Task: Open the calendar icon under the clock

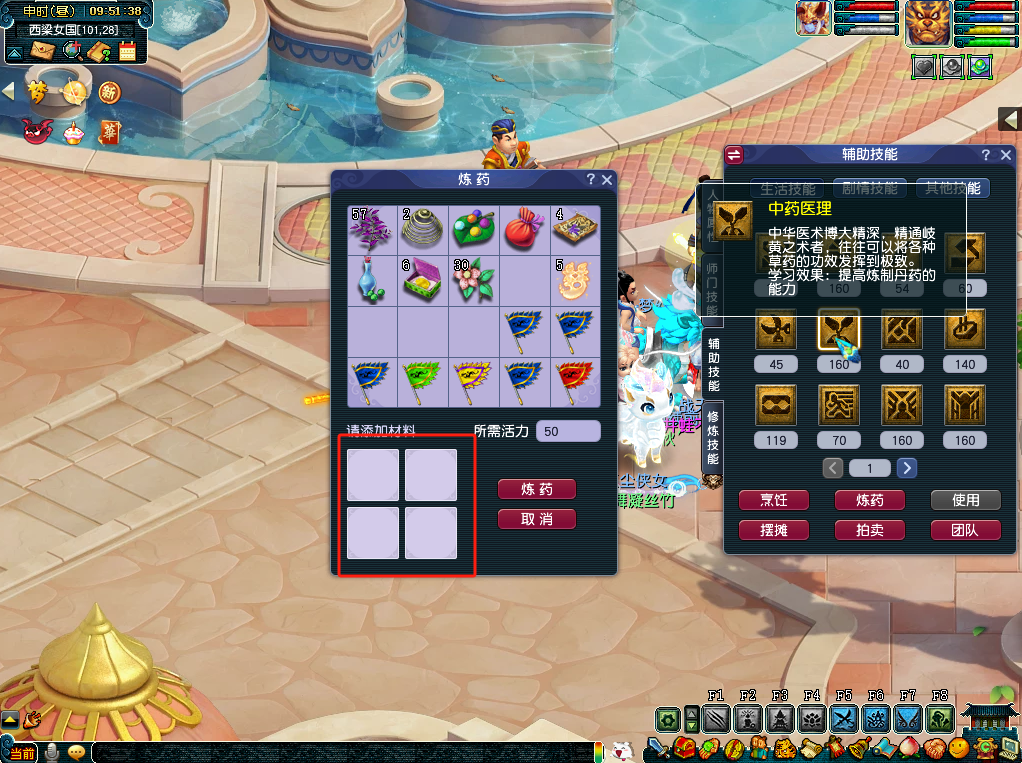Action: 126,50
